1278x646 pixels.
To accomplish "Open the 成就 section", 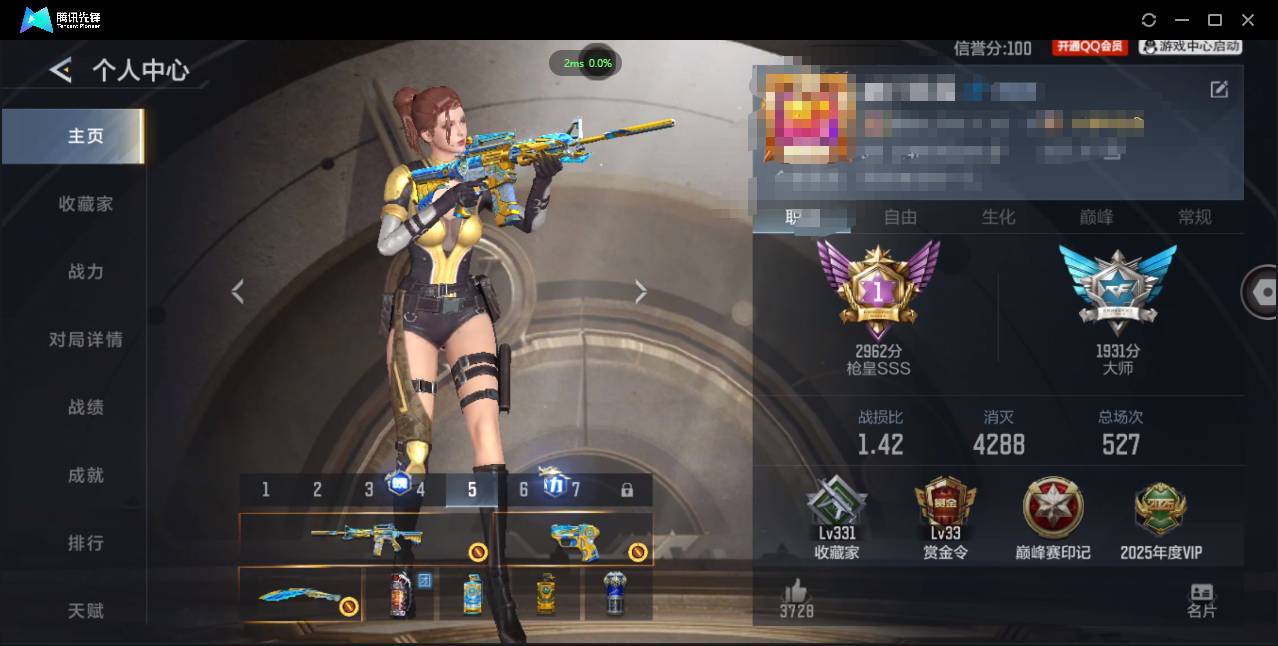I will [x=86, y=476].
